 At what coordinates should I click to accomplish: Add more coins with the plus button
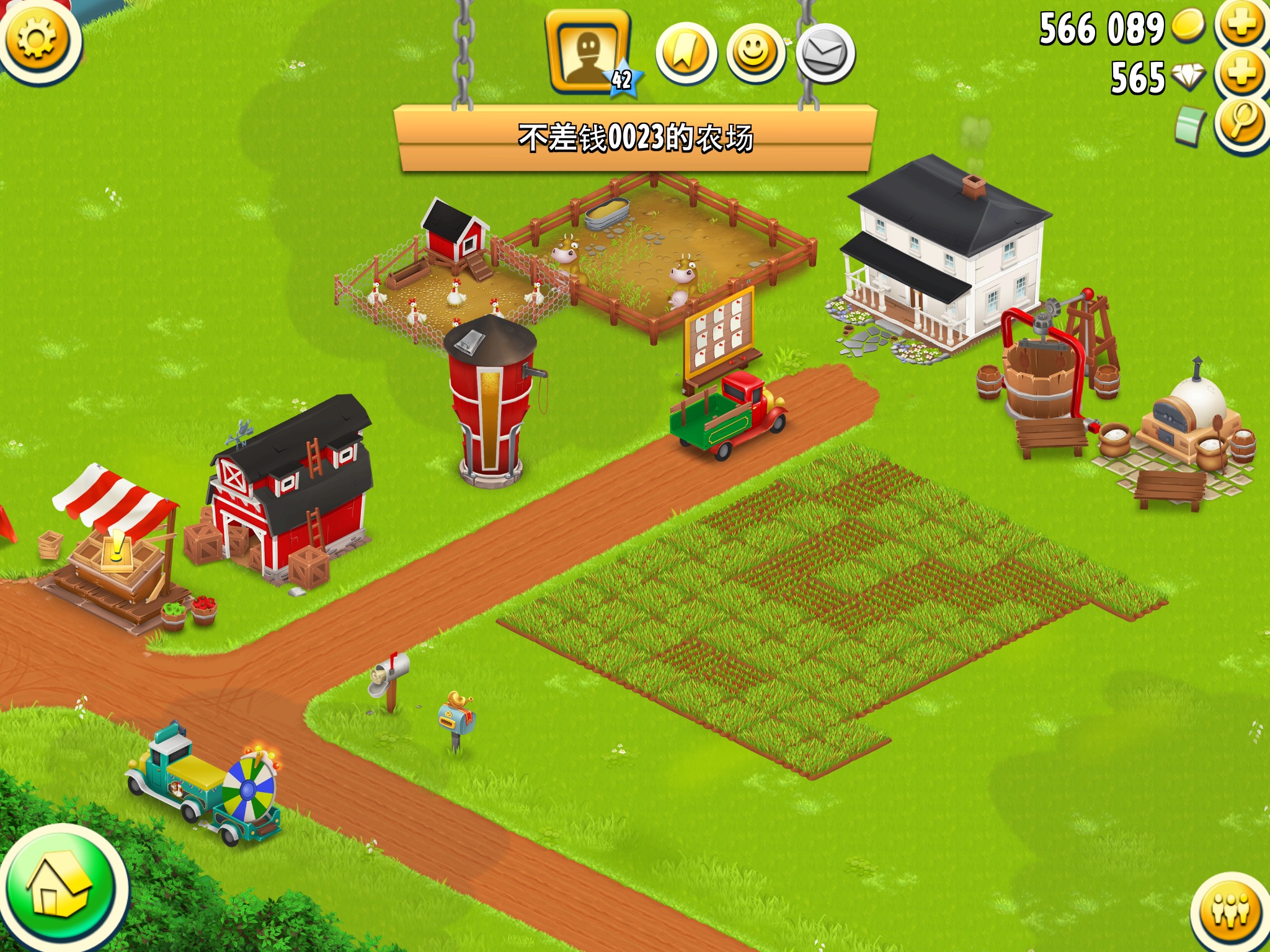click(1241, 25)
